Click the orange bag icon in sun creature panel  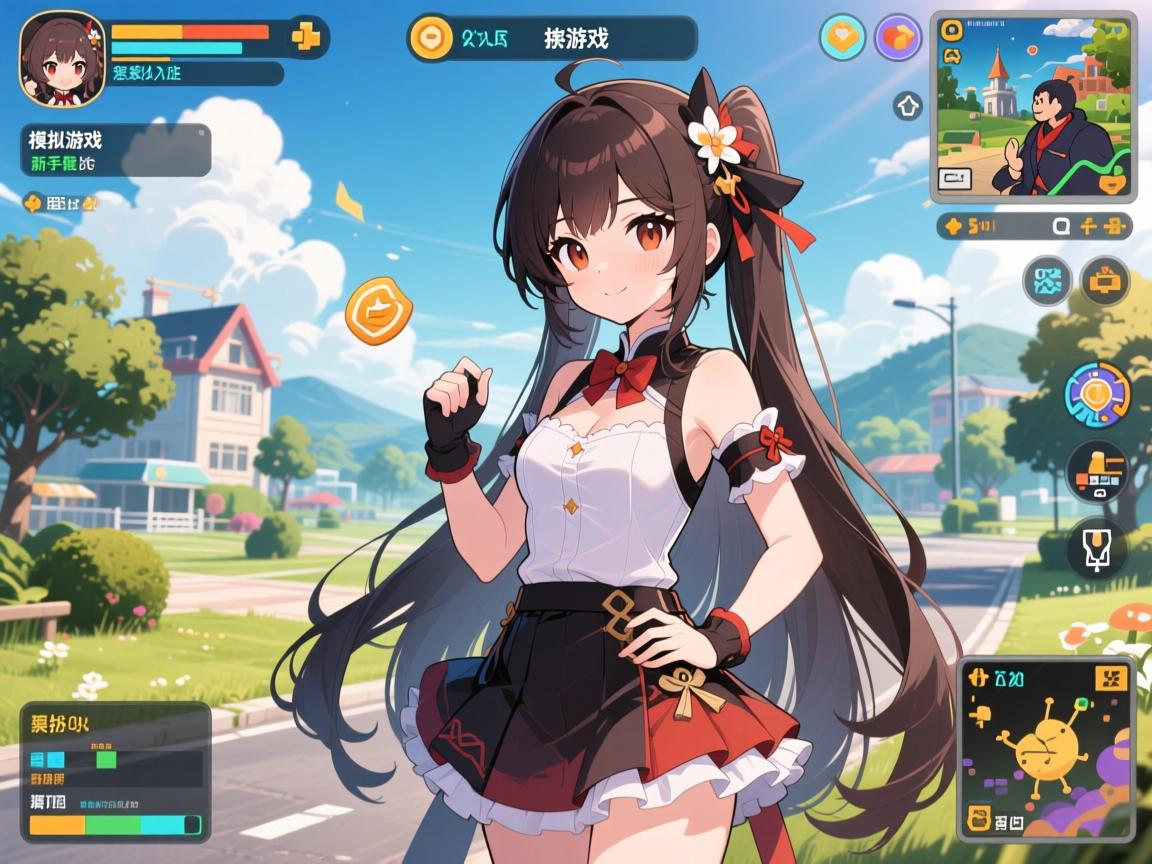981,822
